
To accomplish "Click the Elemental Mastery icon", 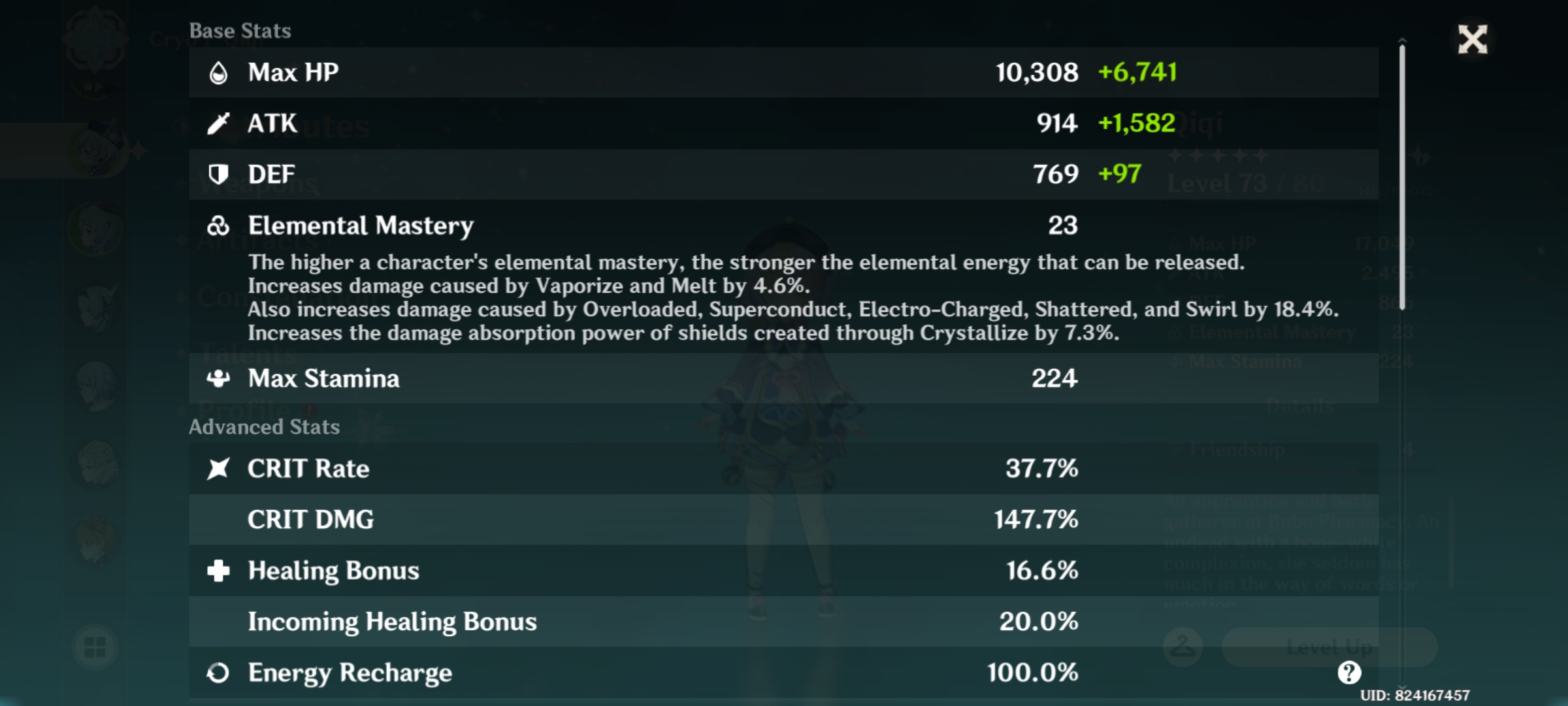I will pos(220,225).
